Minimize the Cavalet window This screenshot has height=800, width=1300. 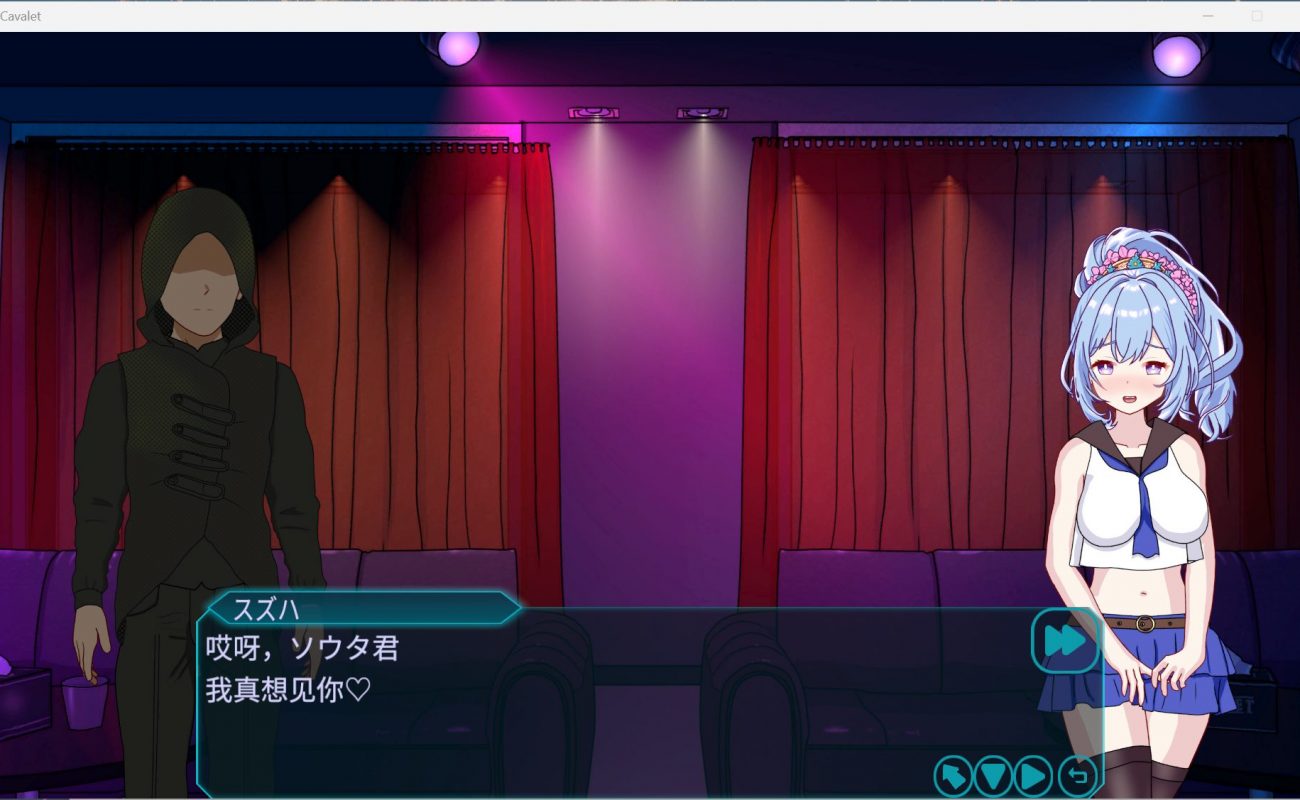[1208, 16]
